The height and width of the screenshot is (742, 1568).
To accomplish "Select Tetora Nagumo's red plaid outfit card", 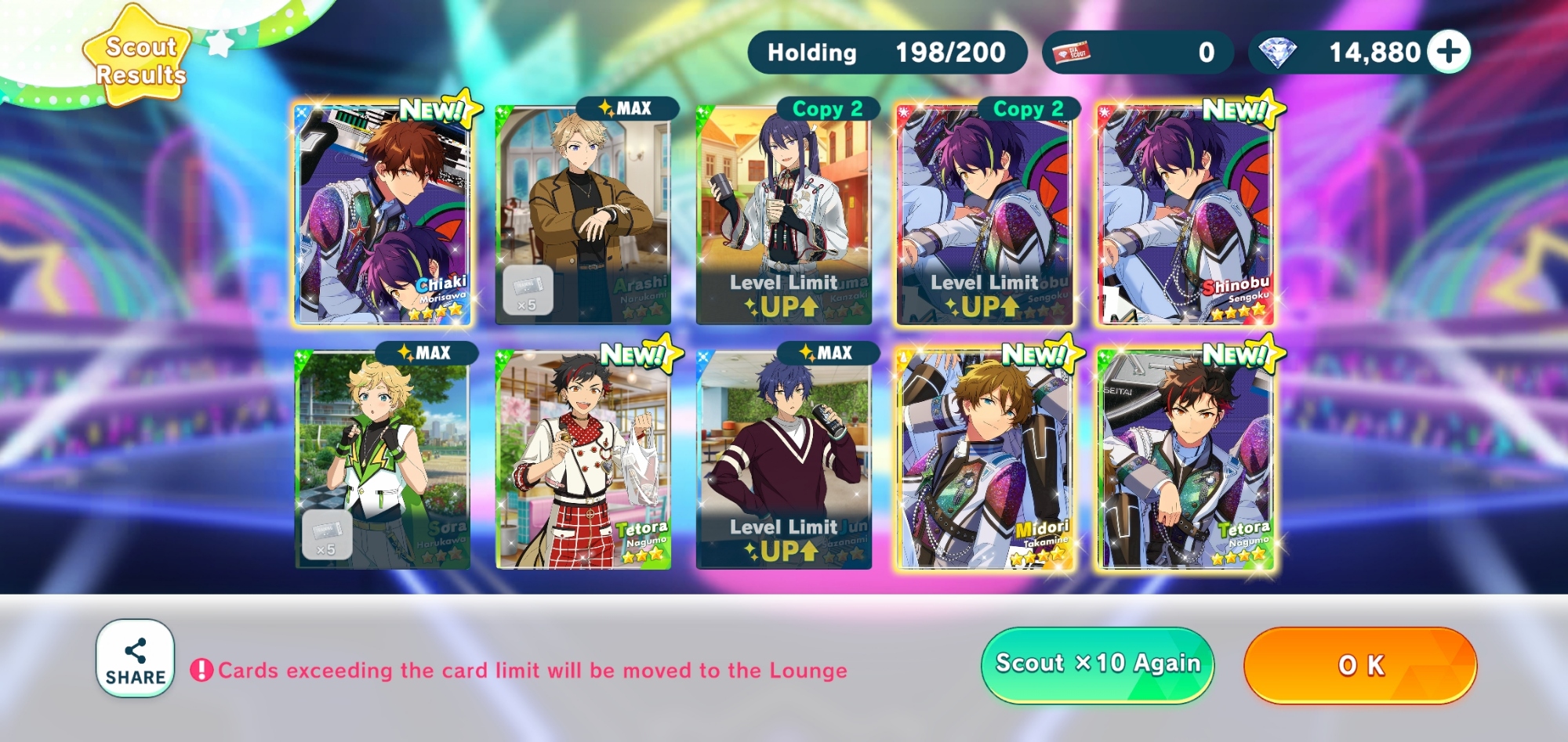I will 583,459.
